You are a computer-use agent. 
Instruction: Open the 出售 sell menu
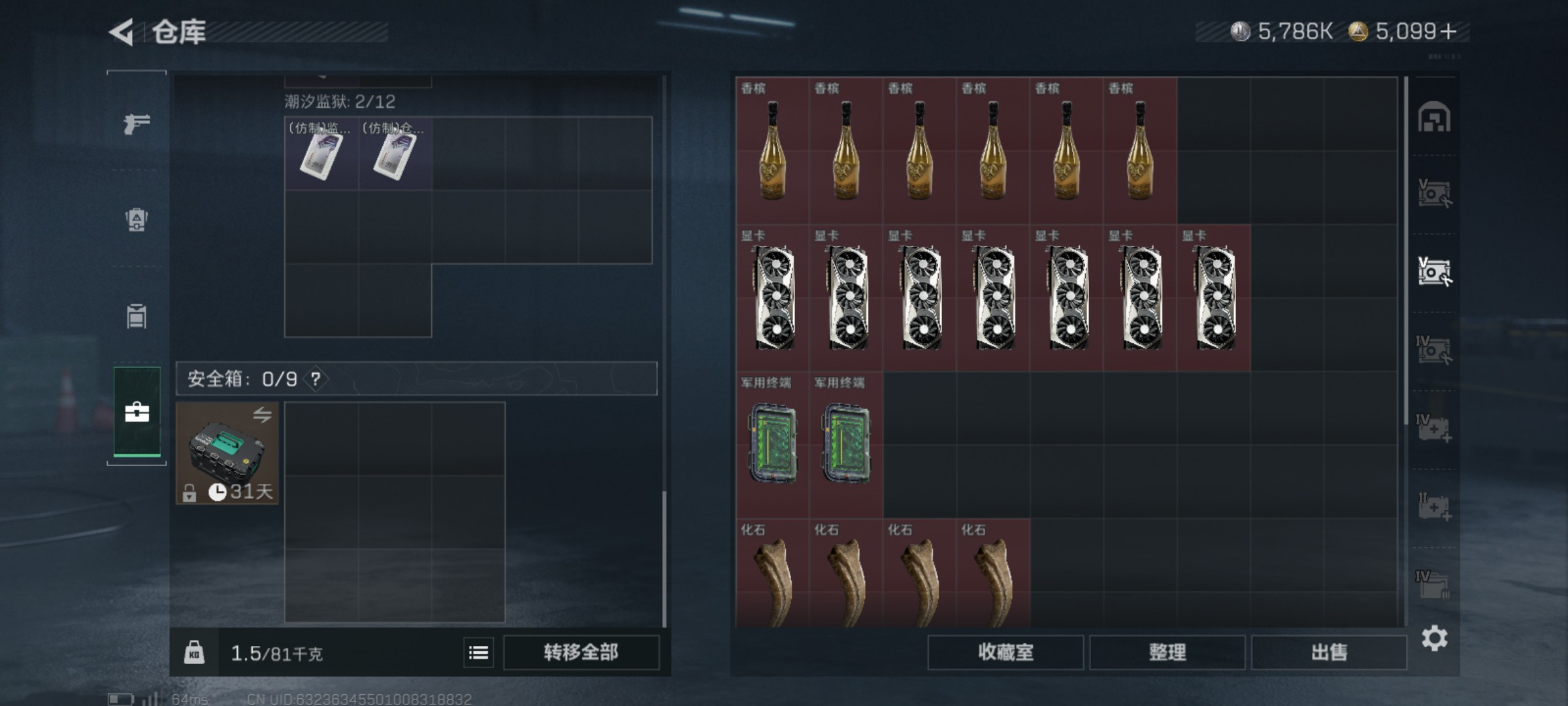coord(1329,652)
